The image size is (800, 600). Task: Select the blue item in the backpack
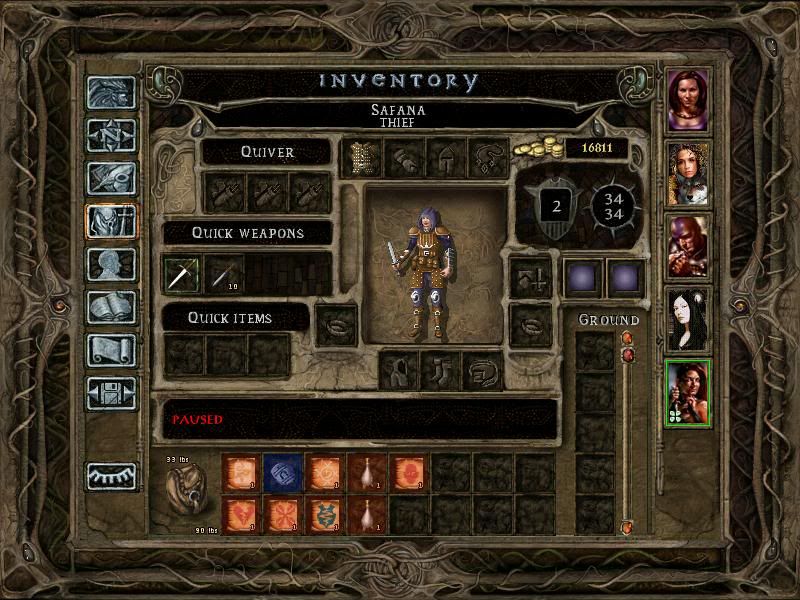[283, 472]
